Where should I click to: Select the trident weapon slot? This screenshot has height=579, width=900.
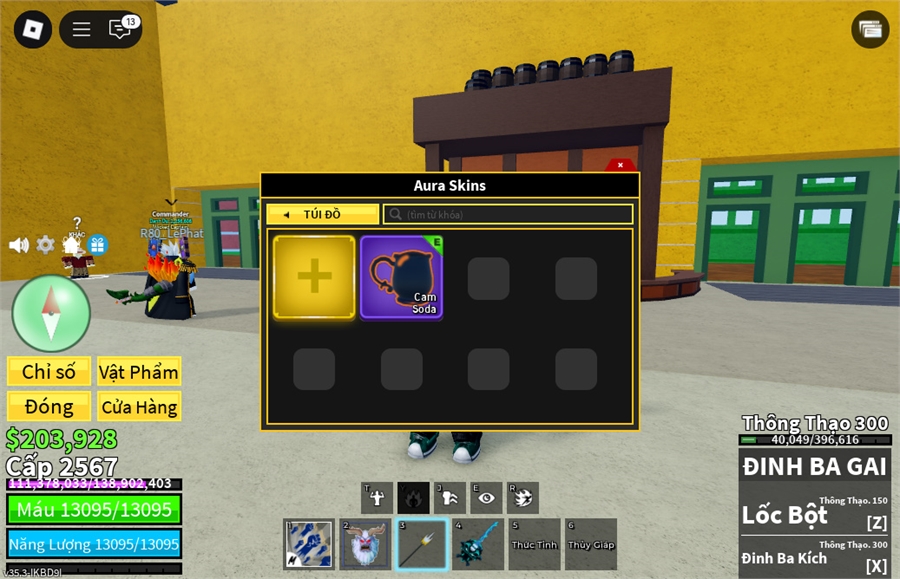point(421,544)
